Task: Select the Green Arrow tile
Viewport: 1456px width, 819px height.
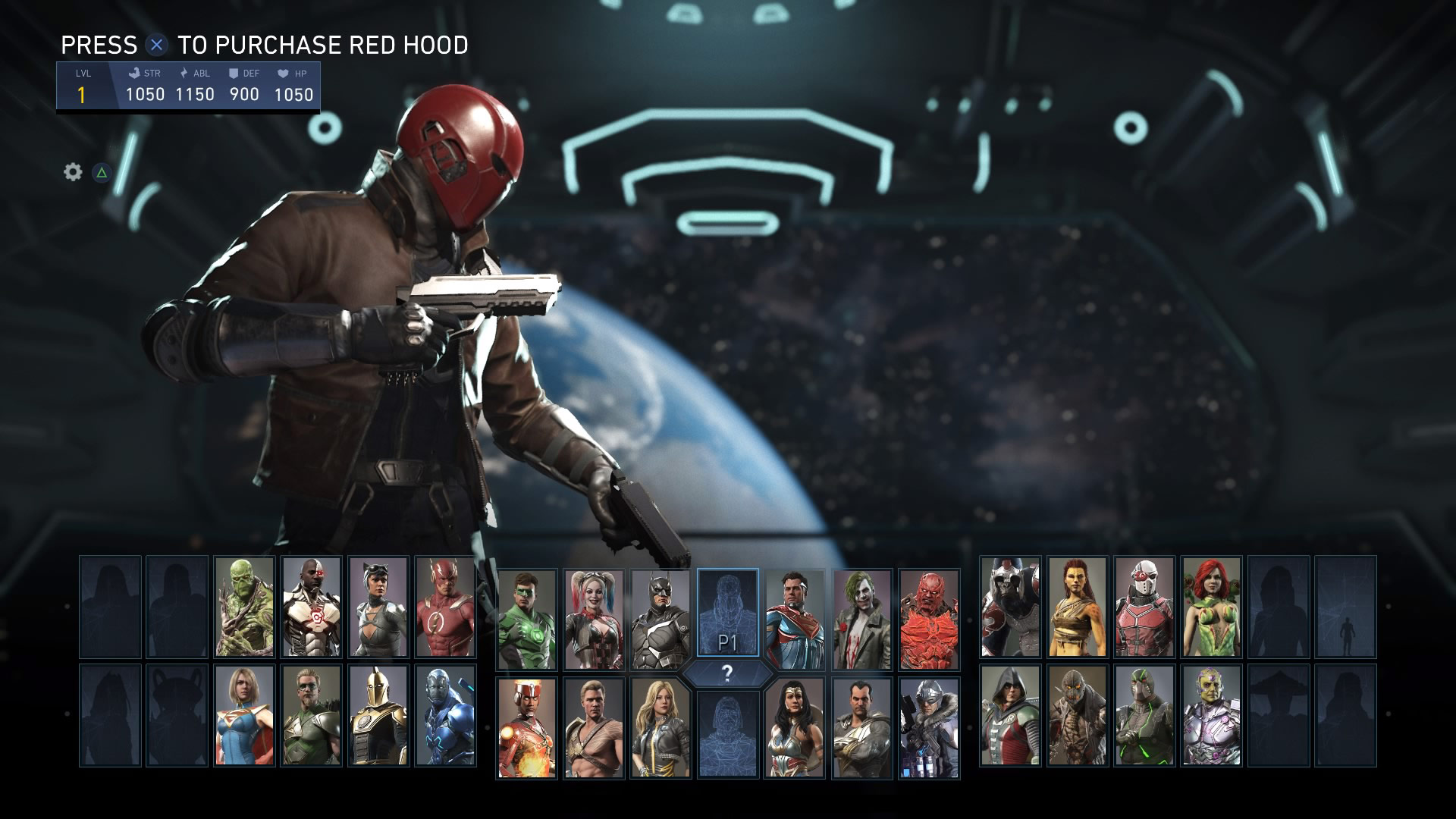Action: coord(311,715)
